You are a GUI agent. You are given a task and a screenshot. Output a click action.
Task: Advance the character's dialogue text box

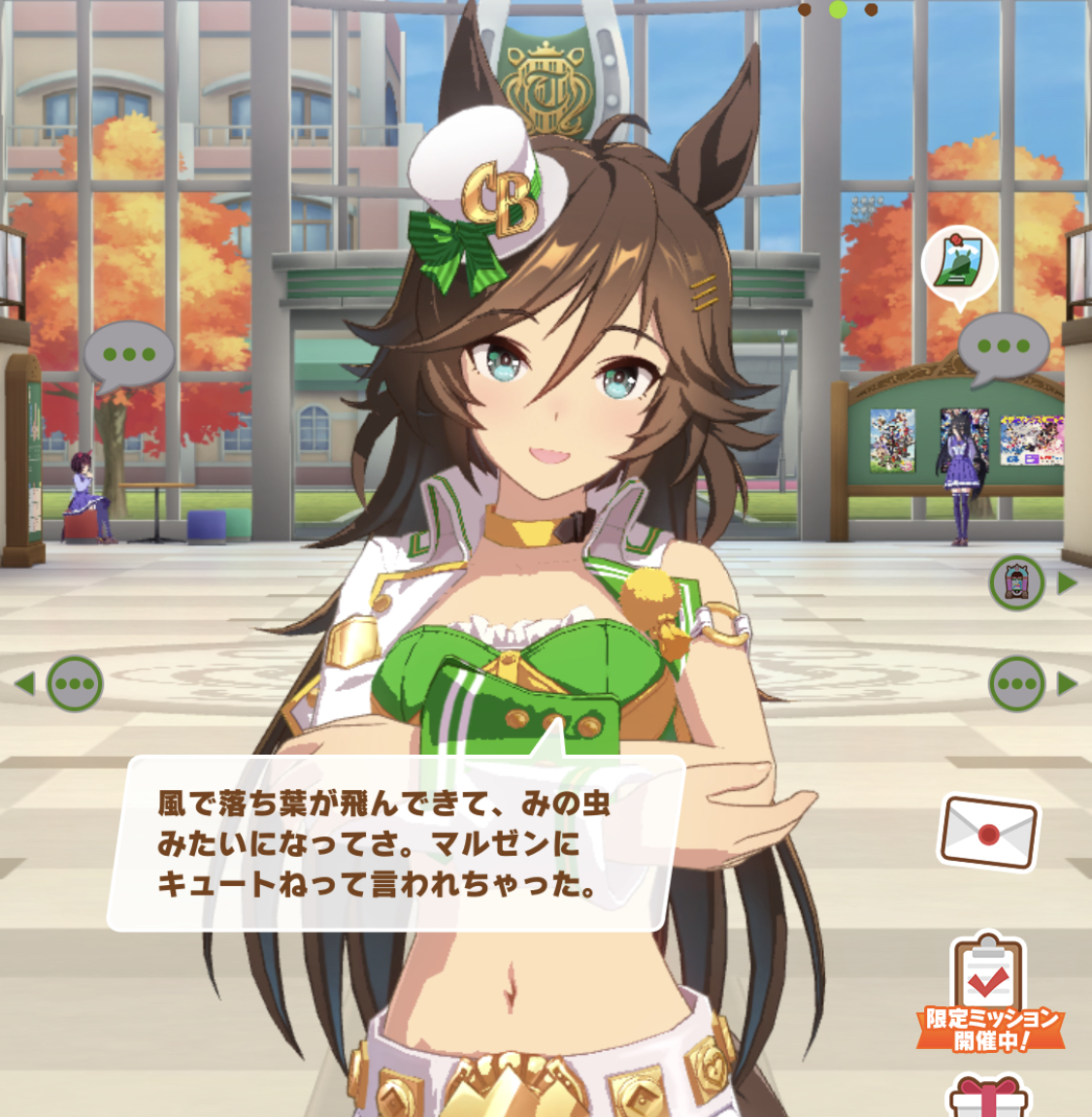click(396, 842)
